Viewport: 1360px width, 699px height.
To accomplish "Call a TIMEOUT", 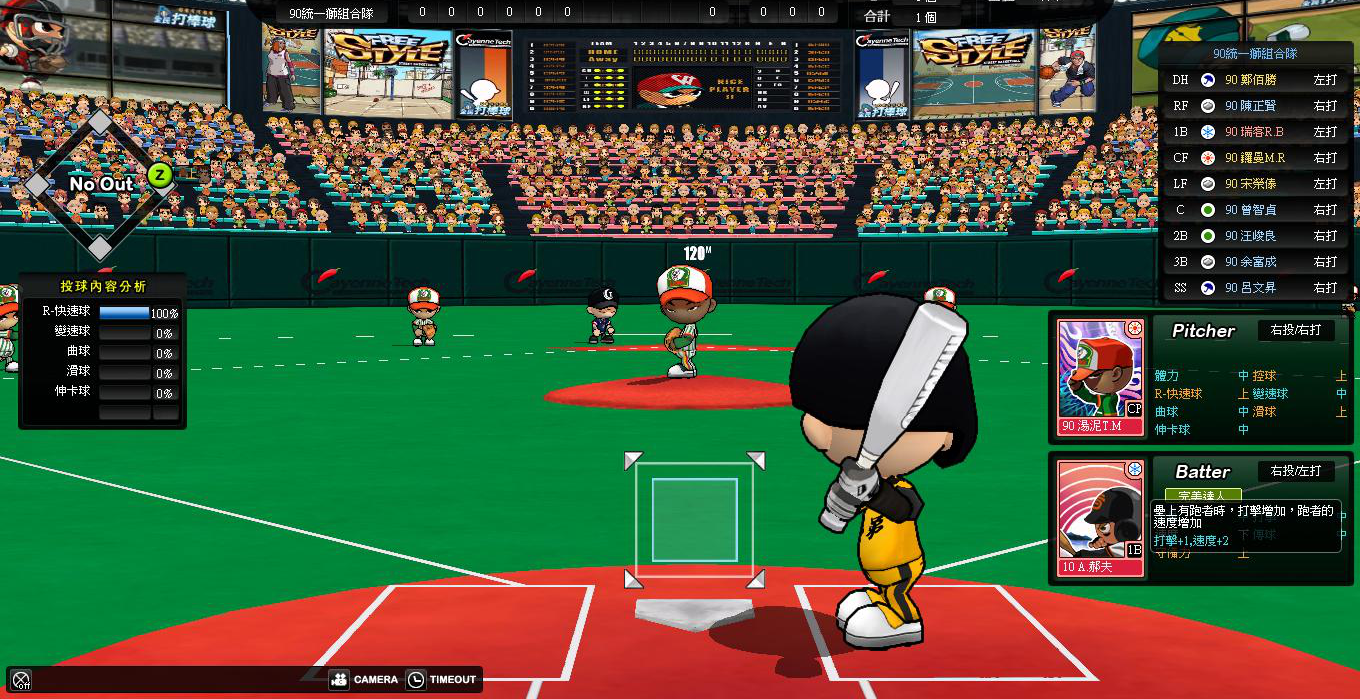I will (x=442, y=680).
